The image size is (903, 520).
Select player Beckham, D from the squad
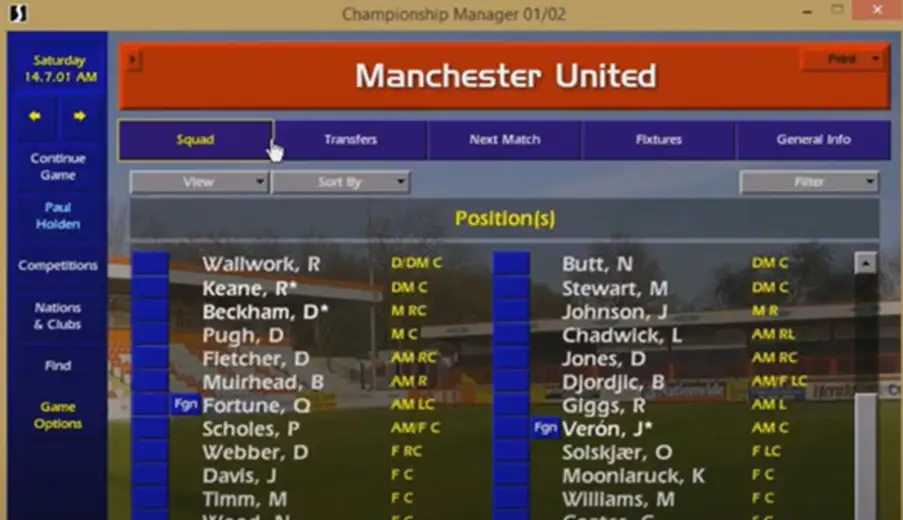pyautogui.click(x=265, y=311)
